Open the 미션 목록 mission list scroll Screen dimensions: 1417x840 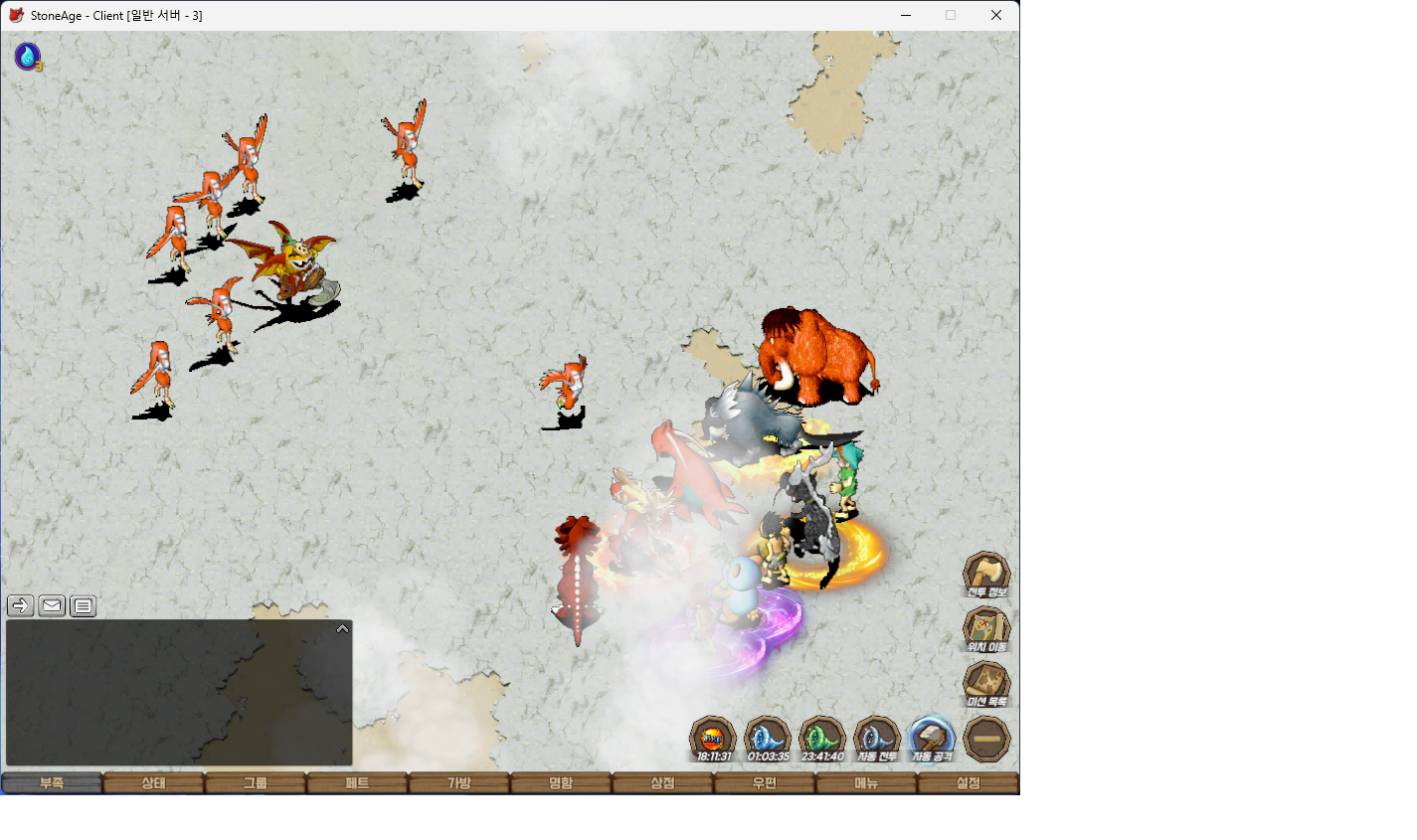point(986,684)
